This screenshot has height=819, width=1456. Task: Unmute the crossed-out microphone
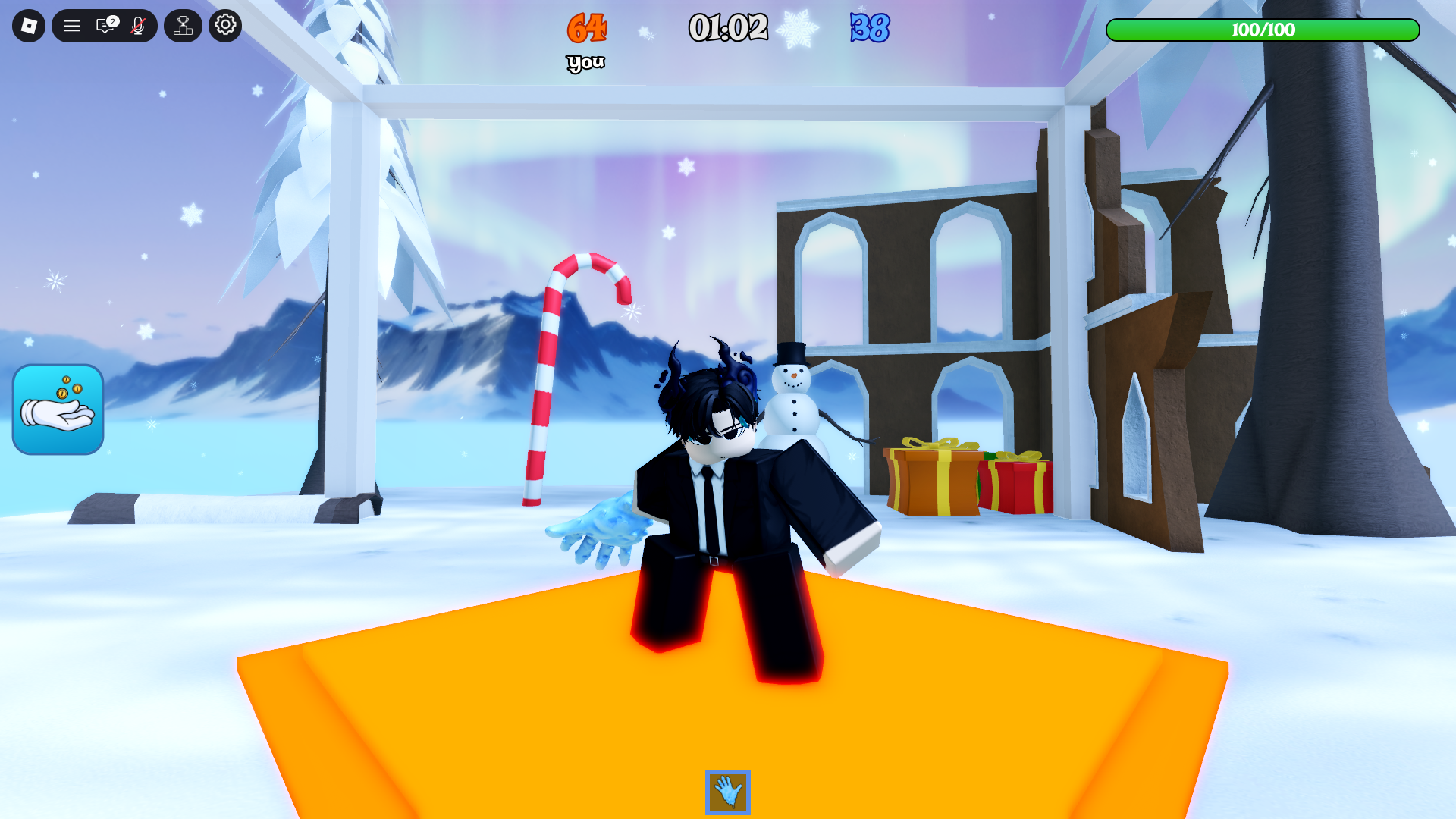coord(138,25)
